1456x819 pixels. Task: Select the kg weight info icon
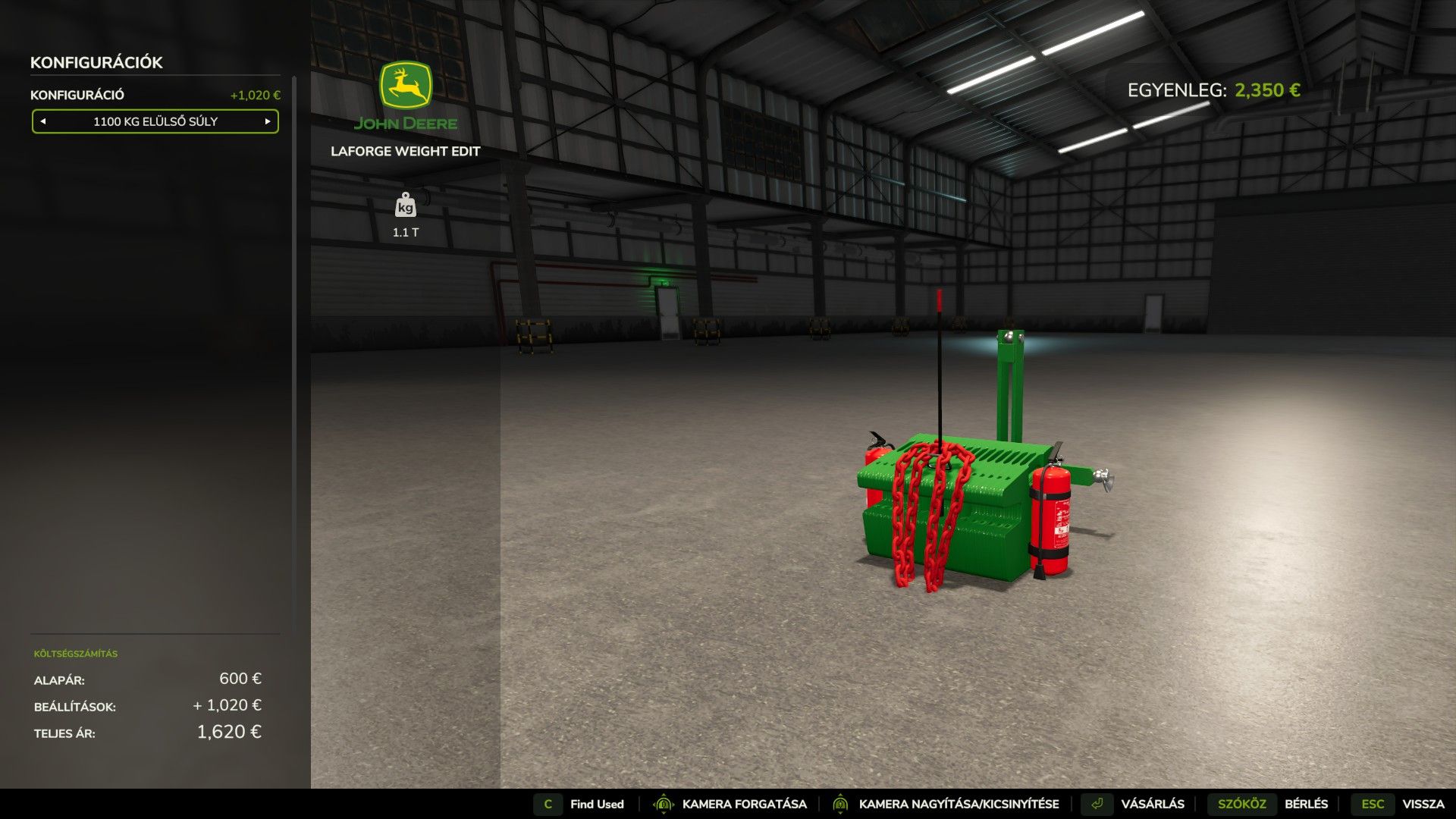406,206
